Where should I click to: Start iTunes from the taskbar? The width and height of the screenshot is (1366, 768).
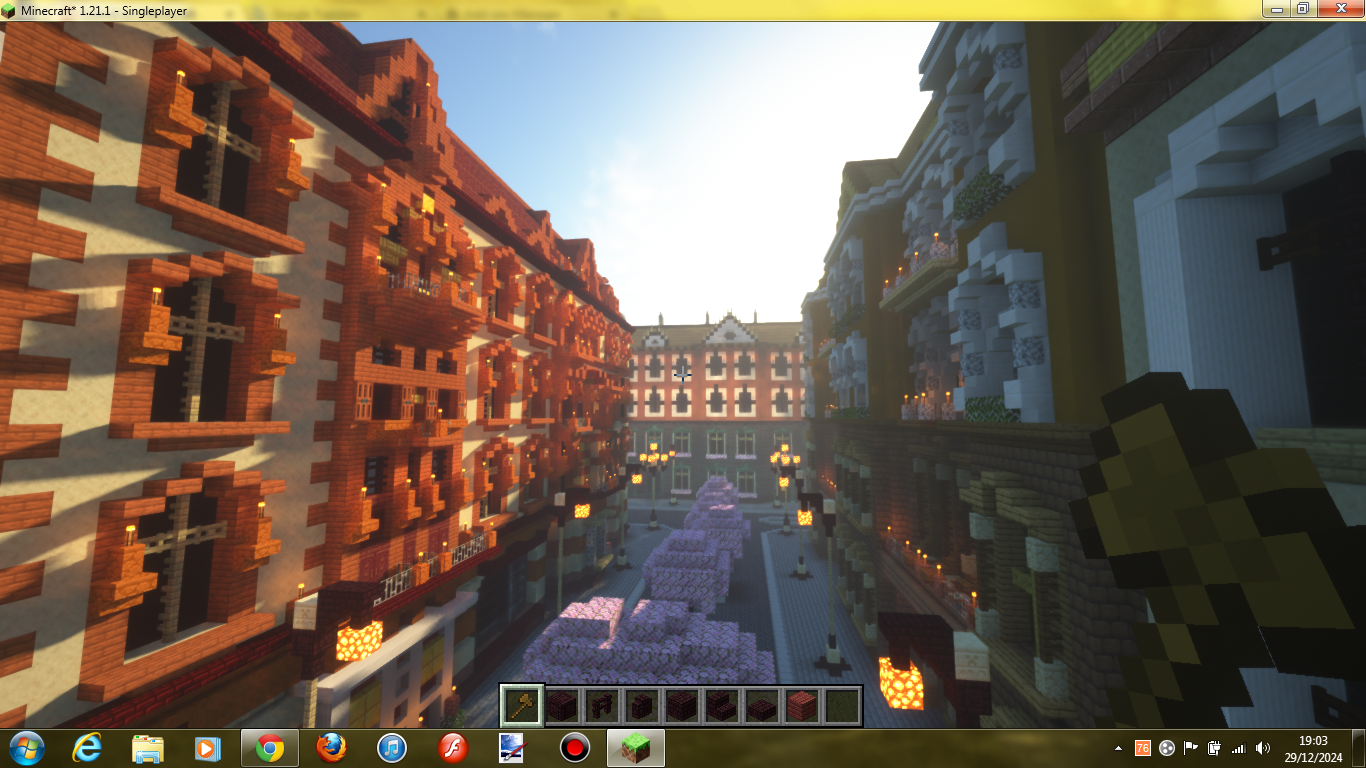coord(392,749)
